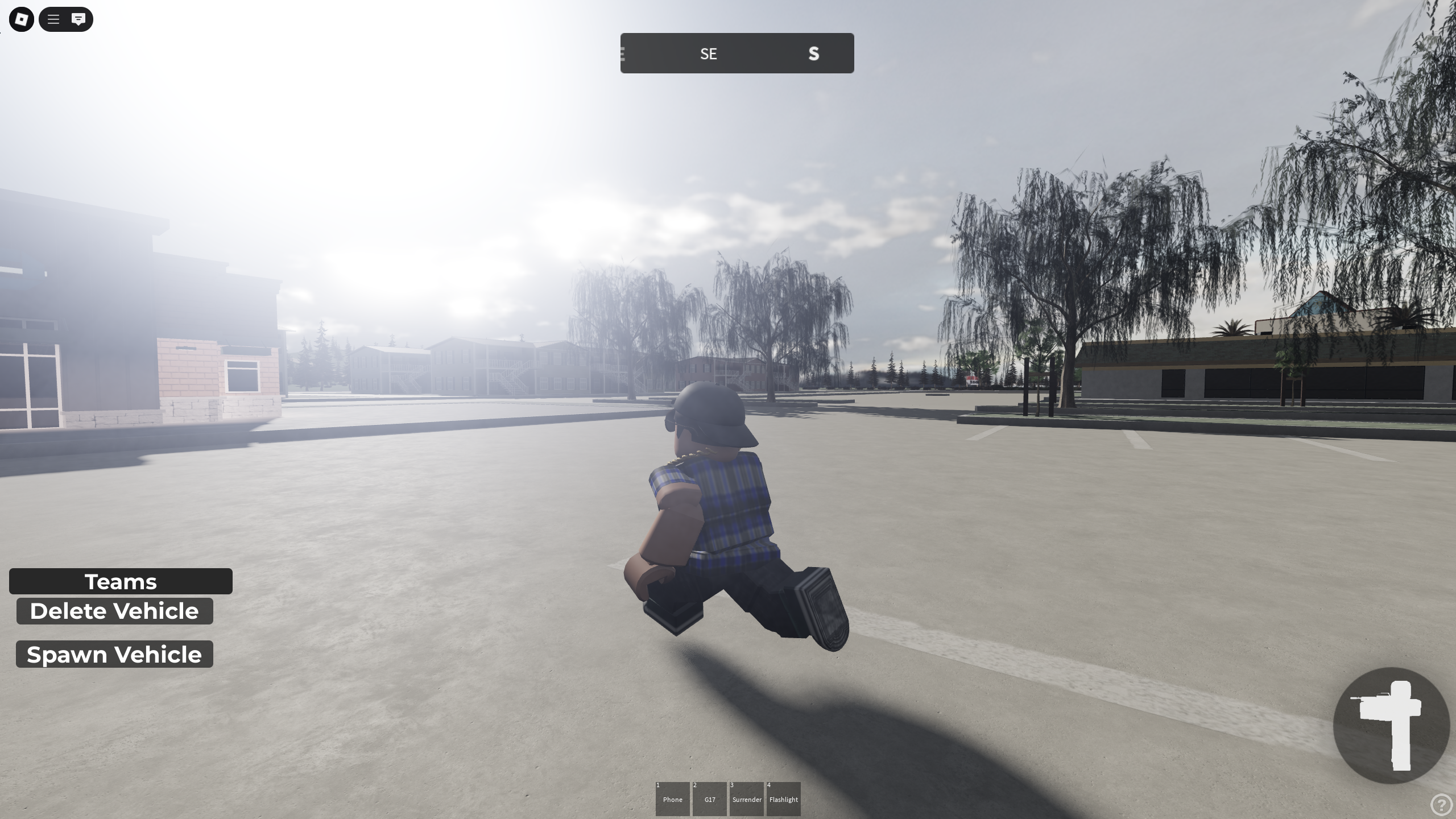Activate the Flashlight in hotbar slot 4
This screenshot has width=1456, height=819.
click(784, 799)
